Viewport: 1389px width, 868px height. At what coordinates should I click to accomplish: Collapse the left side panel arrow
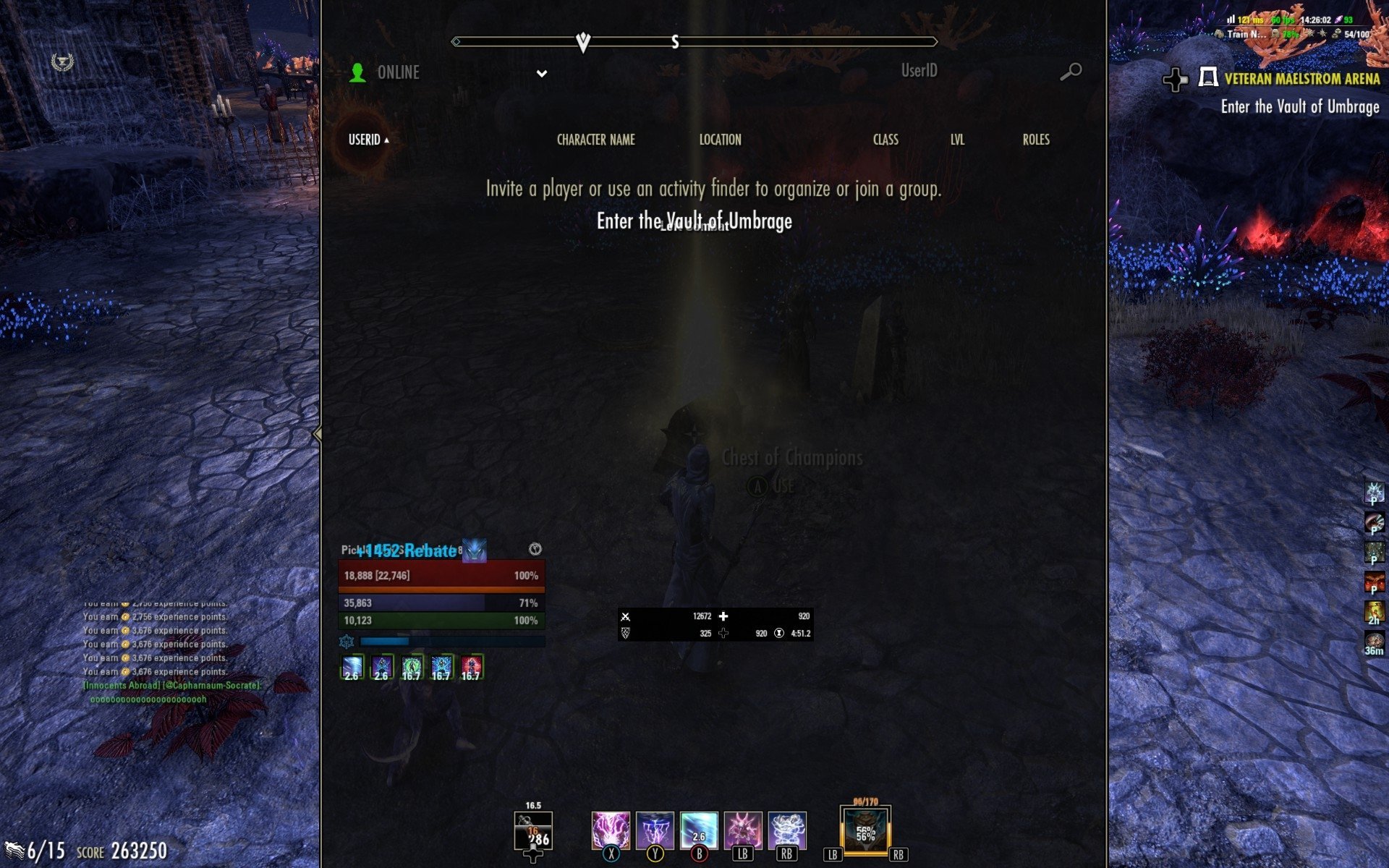[317, 434]
